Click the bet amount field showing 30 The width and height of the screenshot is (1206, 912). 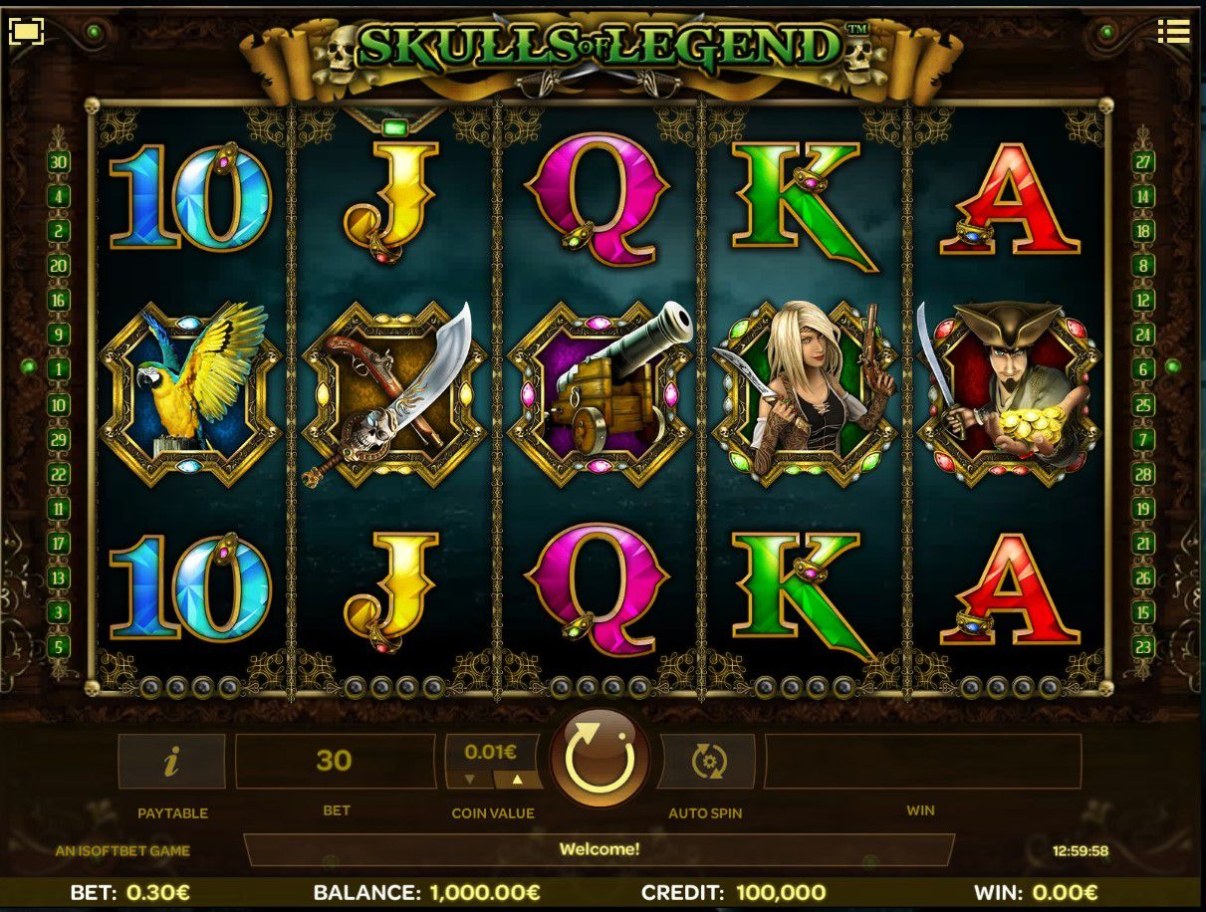click(x=335, y=761)
